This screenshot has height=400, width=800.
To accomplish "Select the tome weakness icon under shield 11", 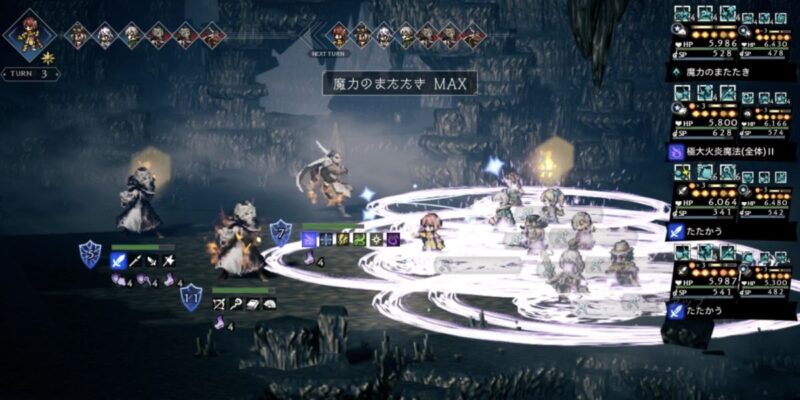I will point(253,303).
